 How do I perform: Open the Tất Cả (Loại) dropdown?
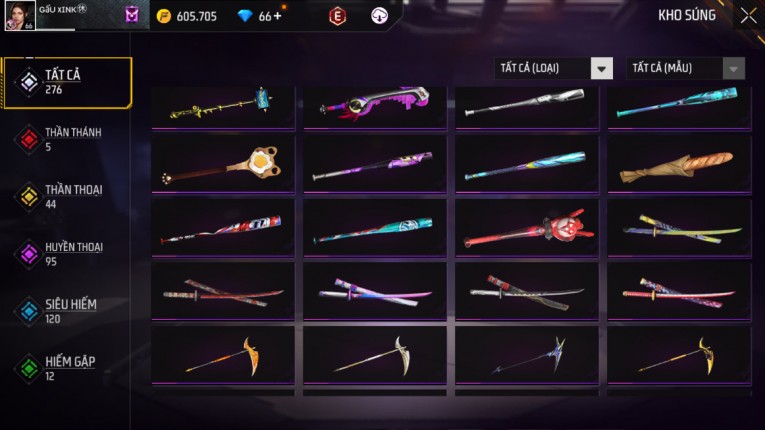[x=554, y=68]
